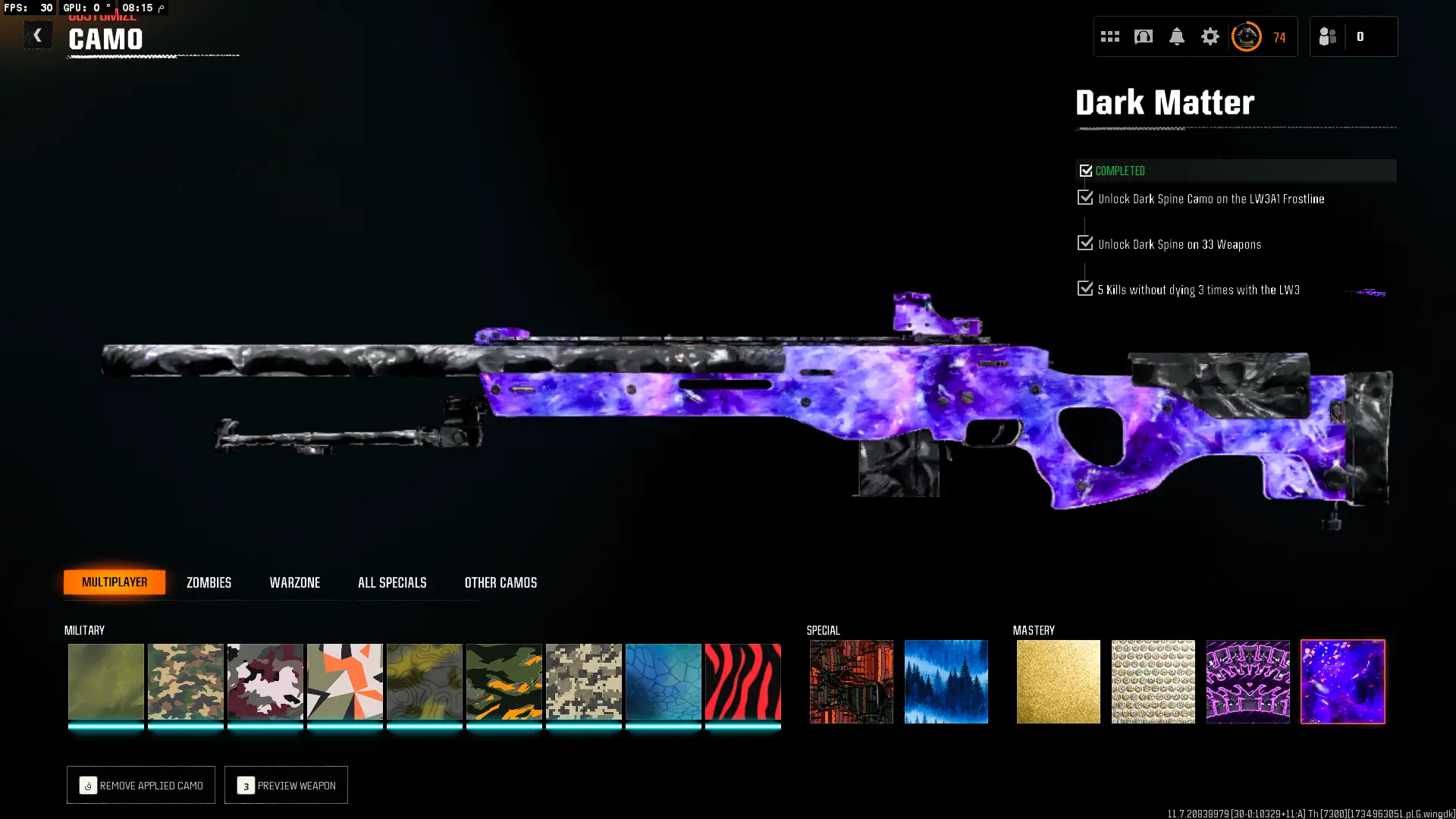Open the social friends panel icon
This screenshot has height=819, width=1456.
click(x=1327, y=36)
